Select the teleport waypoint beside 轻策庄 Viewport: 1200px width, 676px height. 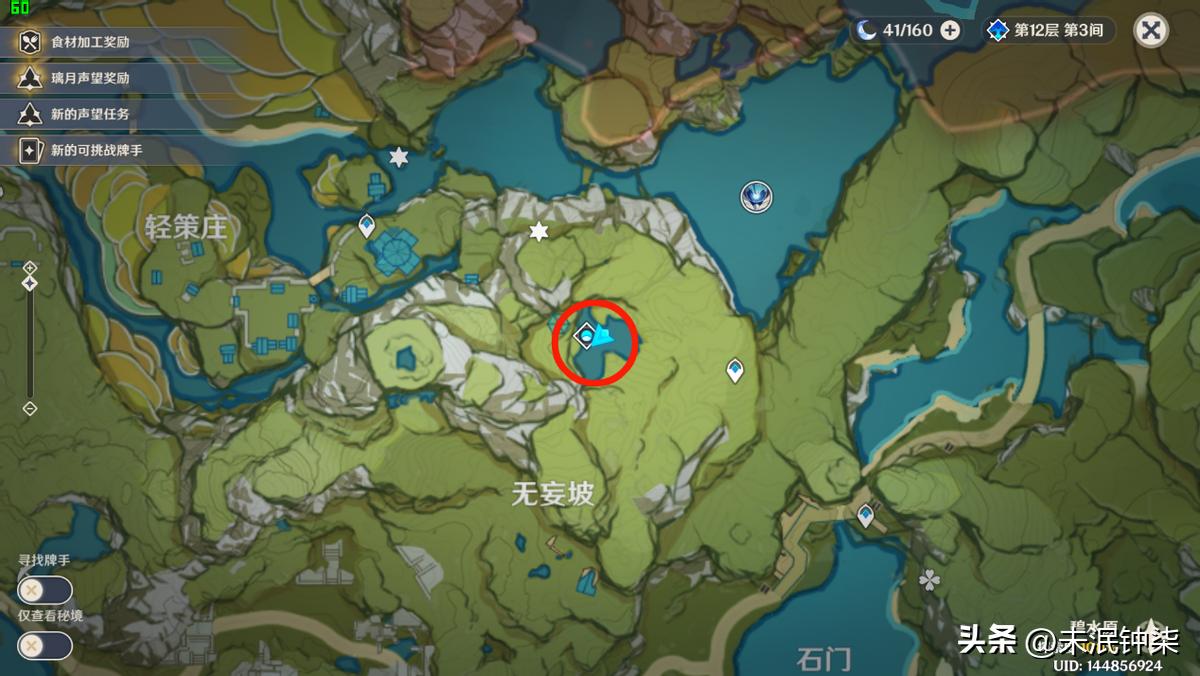pos(366,225)
